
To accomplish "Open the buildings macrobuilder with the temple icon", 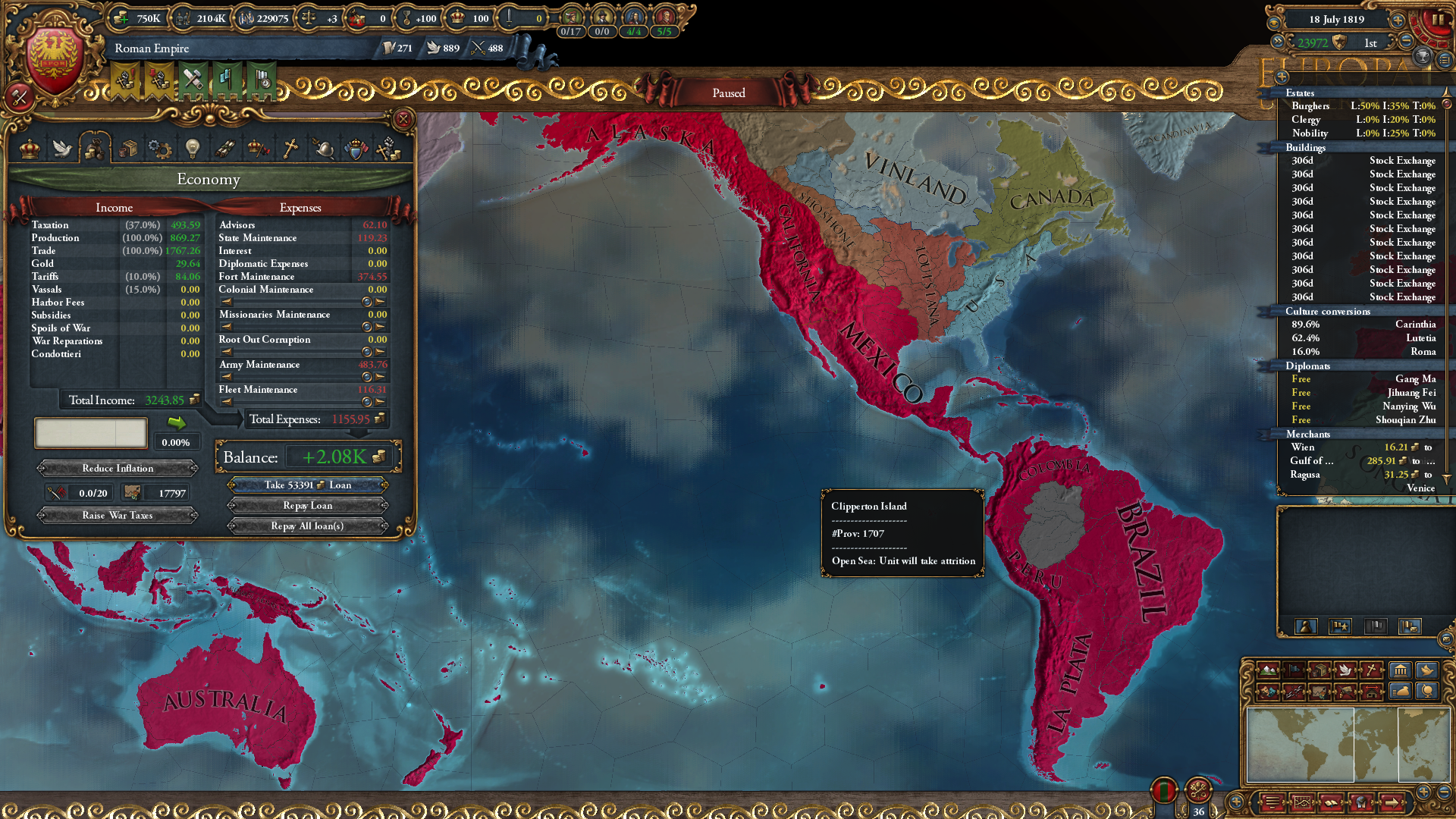I will click(1401, 670).
